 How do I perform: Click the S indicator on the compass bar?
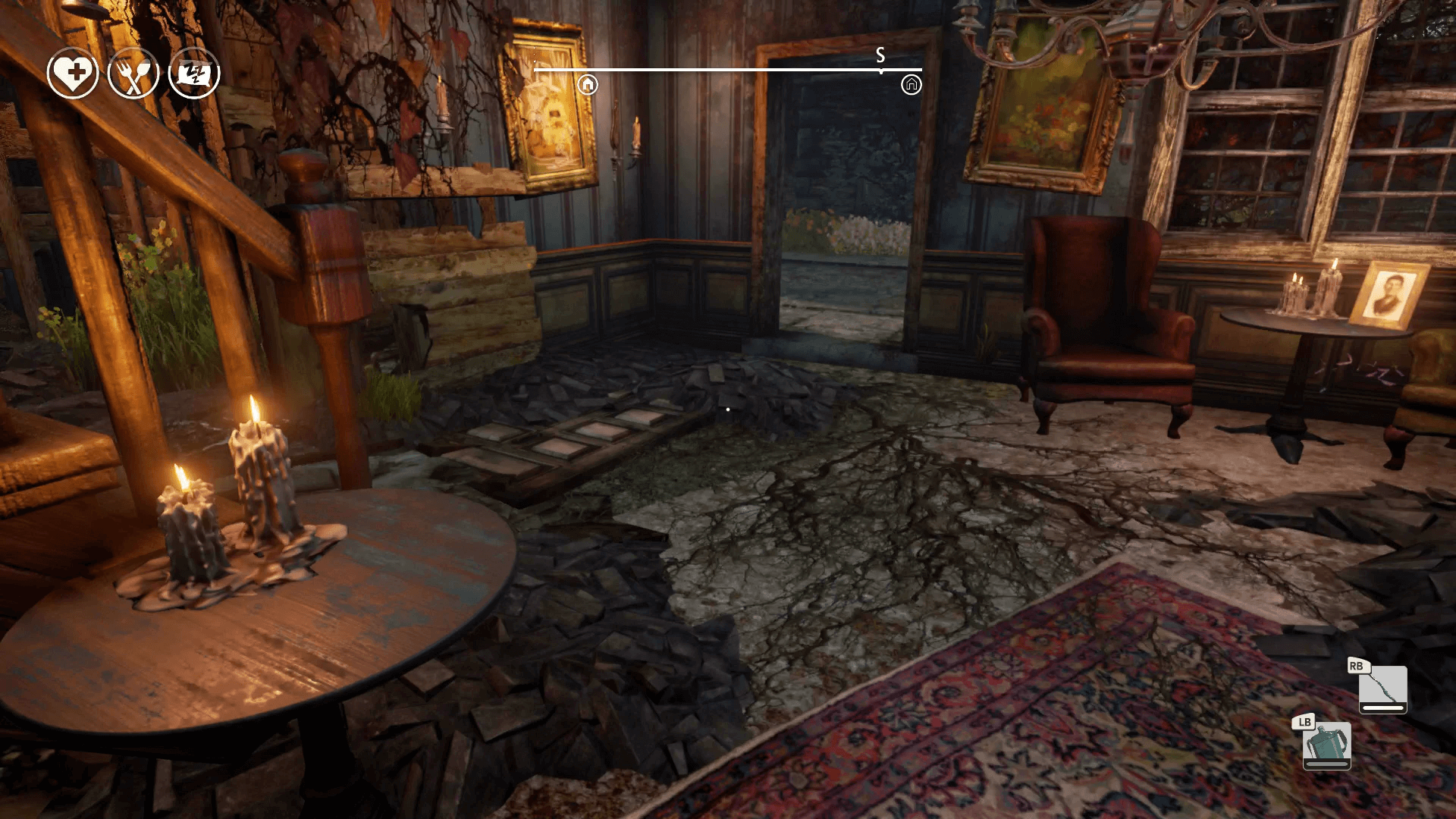coord(880,55)
